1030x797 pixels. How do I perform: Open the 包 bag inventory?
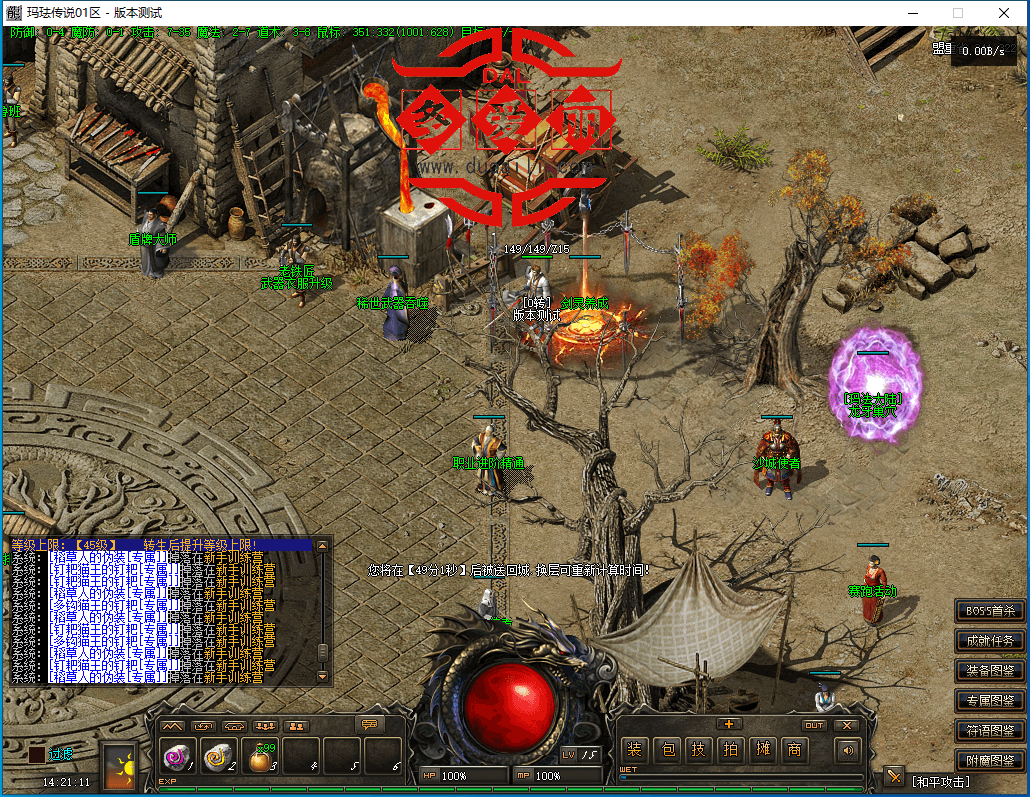pos(670,749)
